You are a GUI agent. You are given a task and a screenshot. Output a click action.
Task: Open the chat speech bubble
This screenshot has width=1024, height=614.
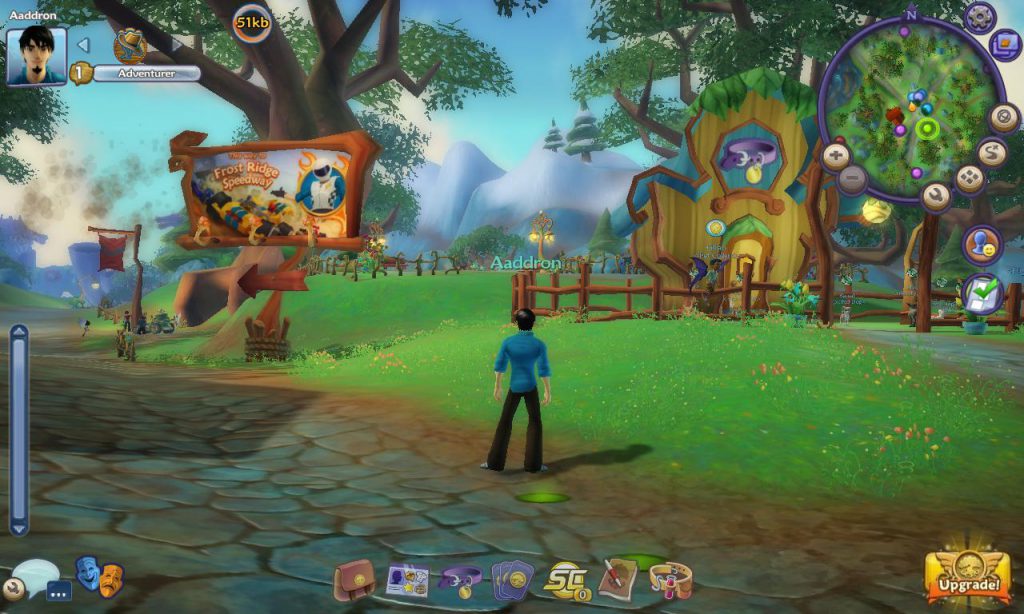[x=35, y=577]
